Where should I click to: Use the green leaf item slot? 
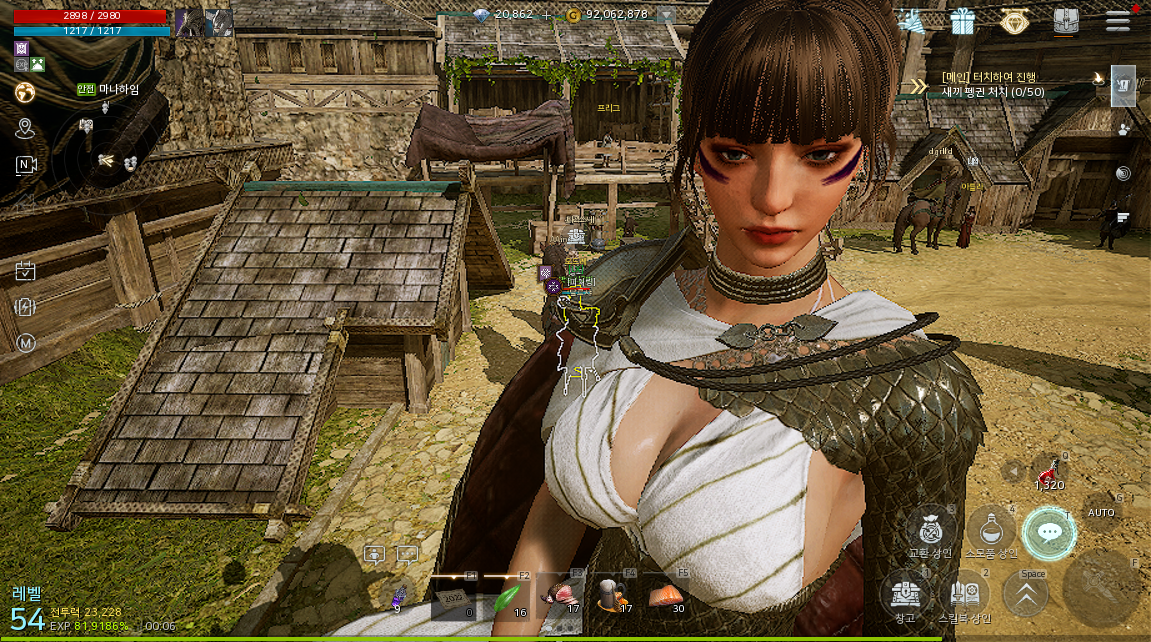pyautogui.click(x=508, y=598)
